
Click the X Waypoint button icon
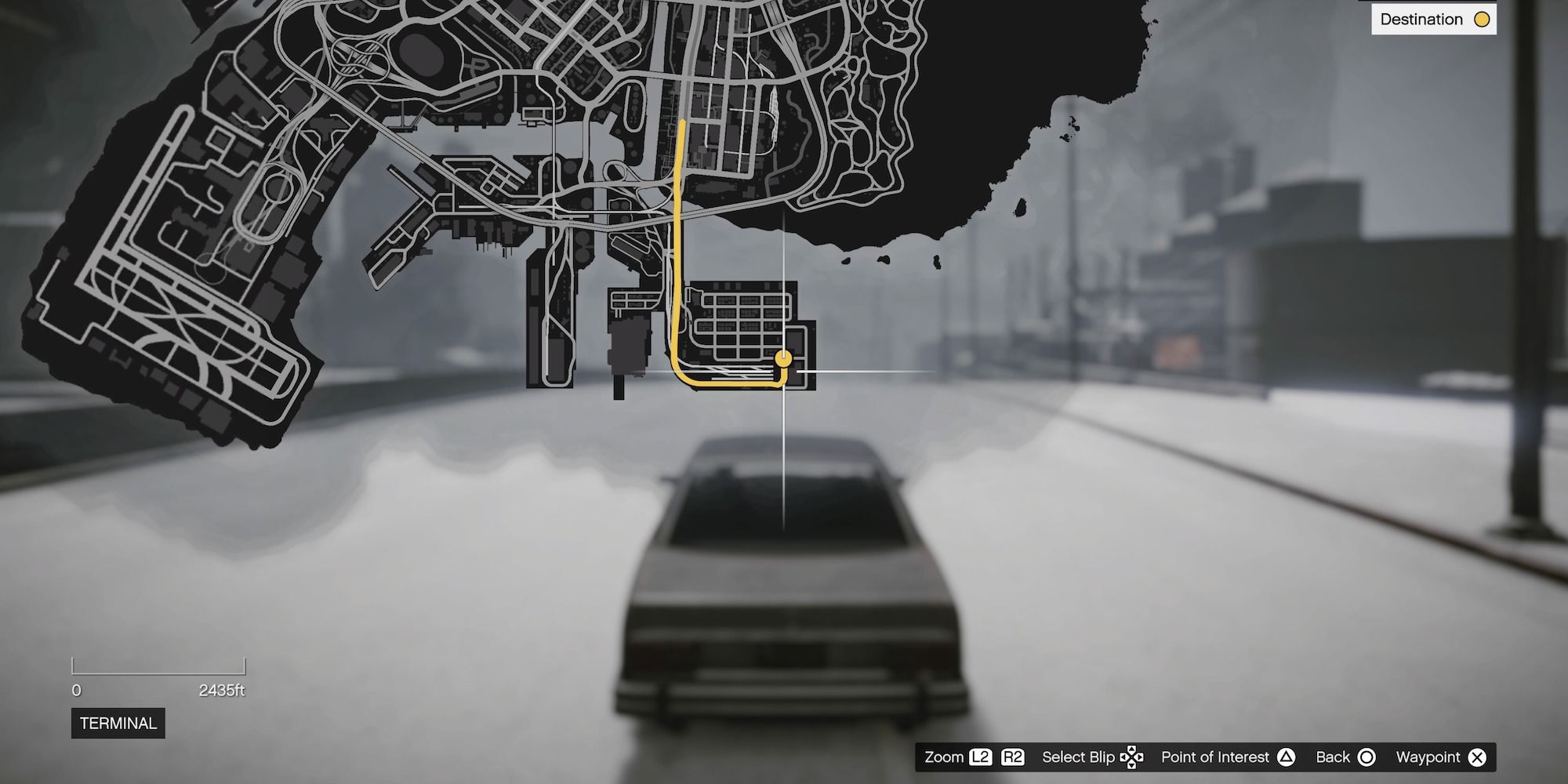tap(1477, 757)
